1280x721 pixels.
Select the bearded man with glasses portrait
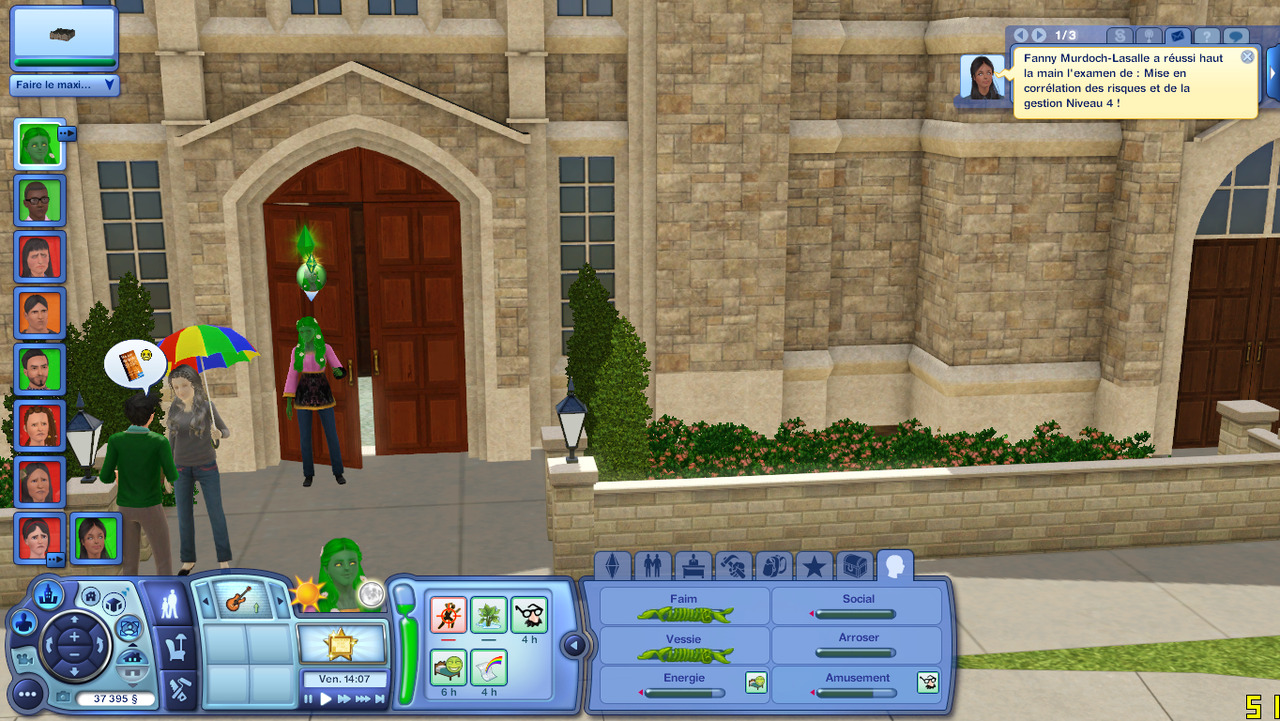point(40,202)
